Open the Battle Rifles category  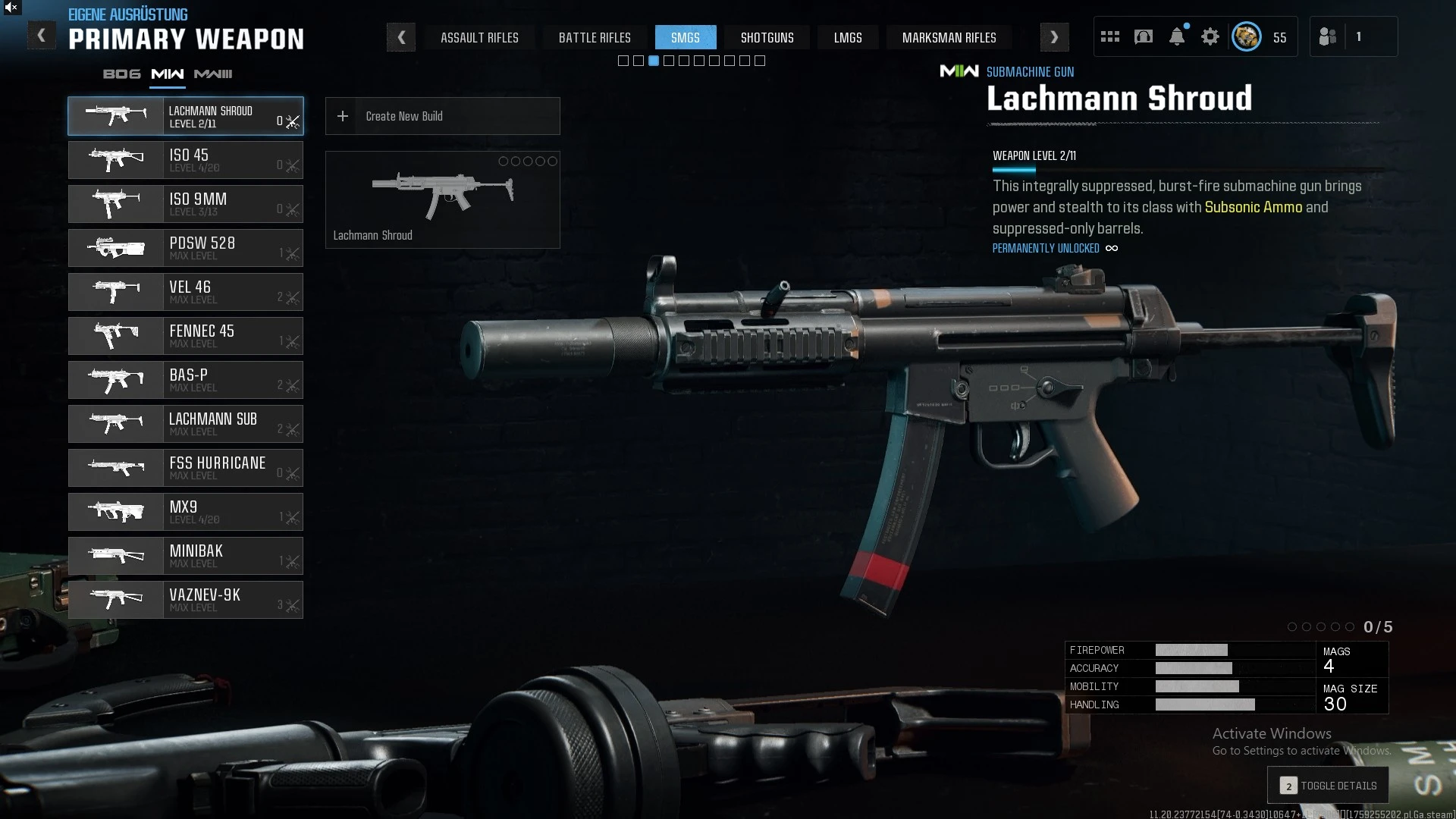(x=595, y=37)
